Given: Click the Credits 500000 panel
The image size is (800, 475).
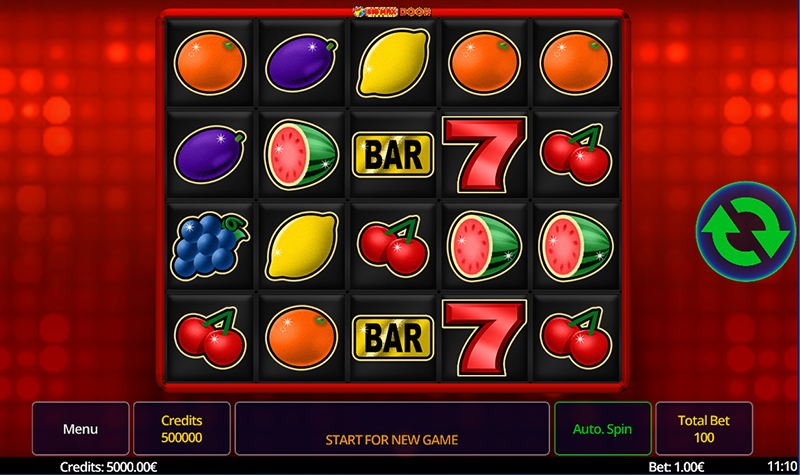Looking at the screenshot, I should click(182, 429).
